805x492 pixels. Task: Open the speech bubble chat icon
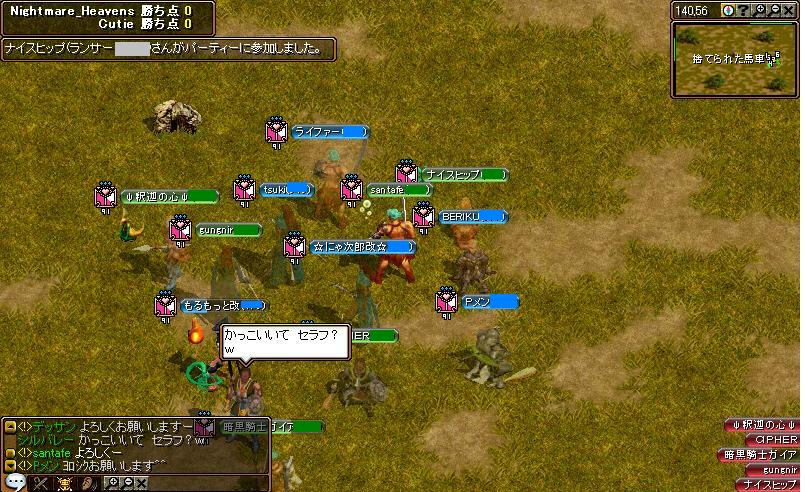pos(15,483)
